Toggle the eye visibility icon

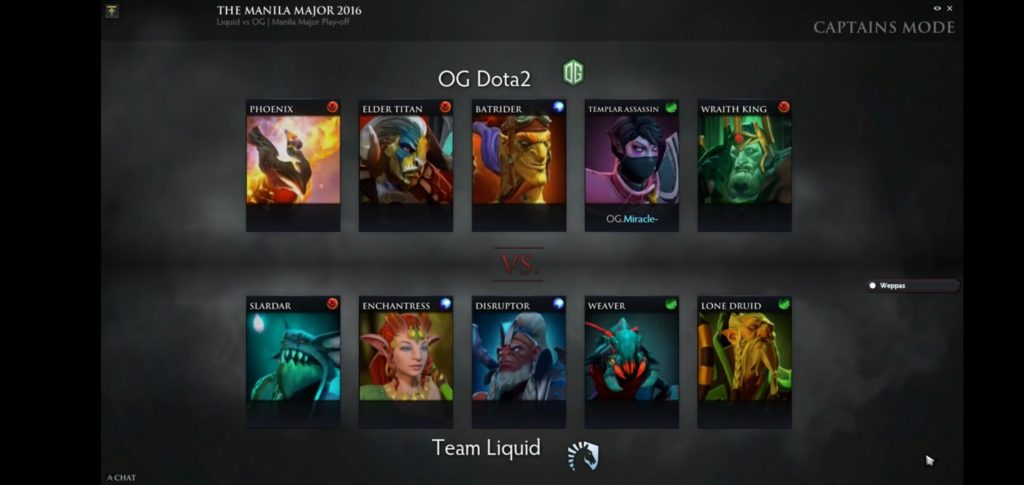pos(937,8)
